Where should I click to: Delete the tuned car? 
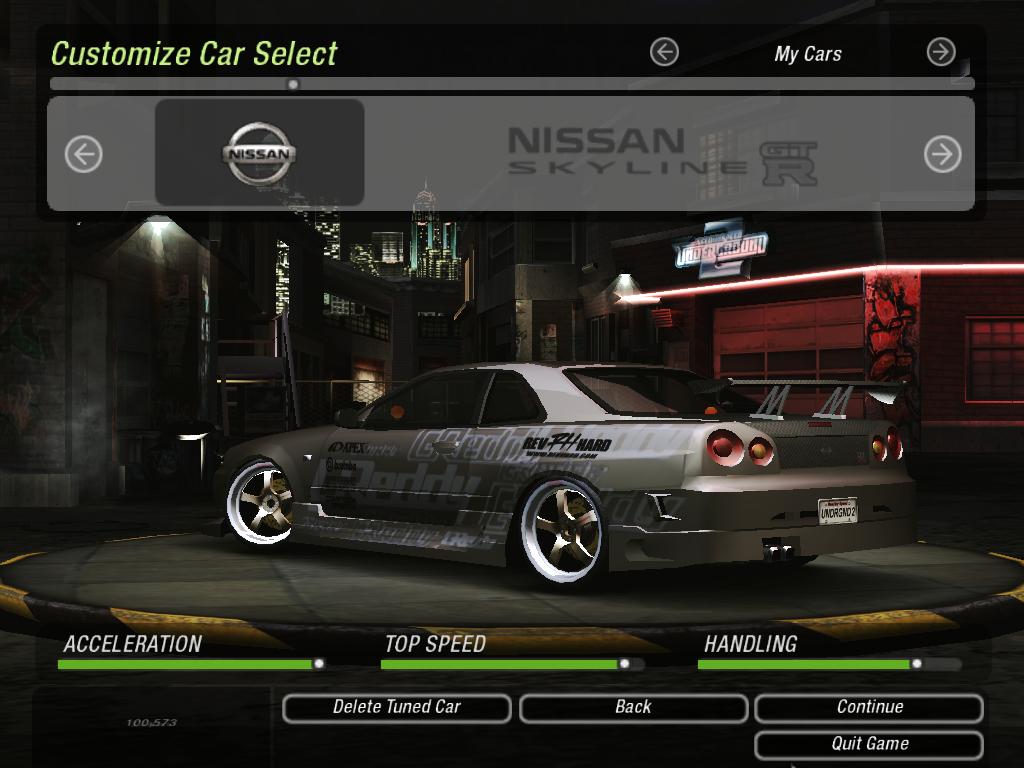coord(396,707)
